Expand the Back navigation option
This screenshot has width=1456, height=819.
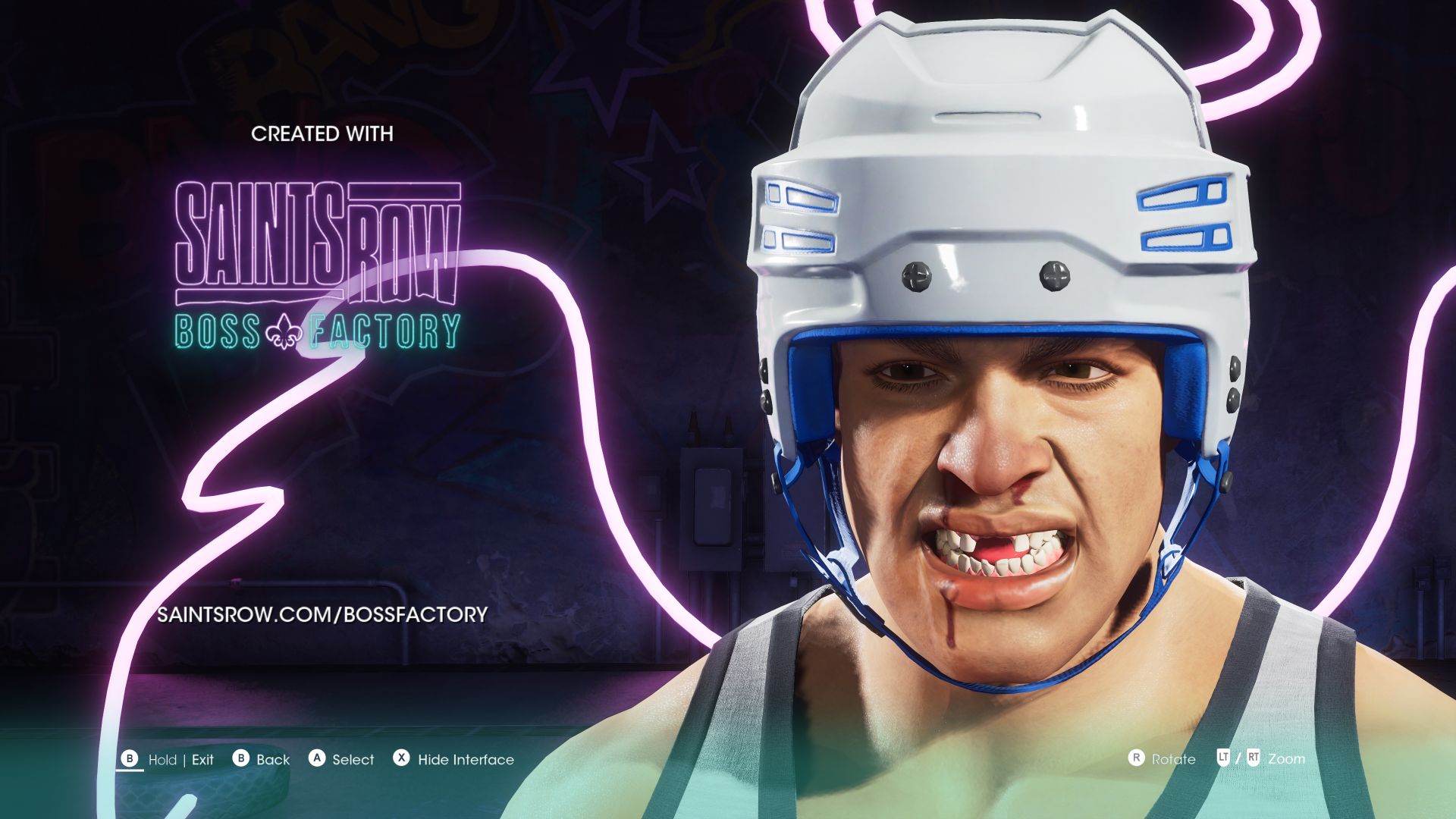271,759
